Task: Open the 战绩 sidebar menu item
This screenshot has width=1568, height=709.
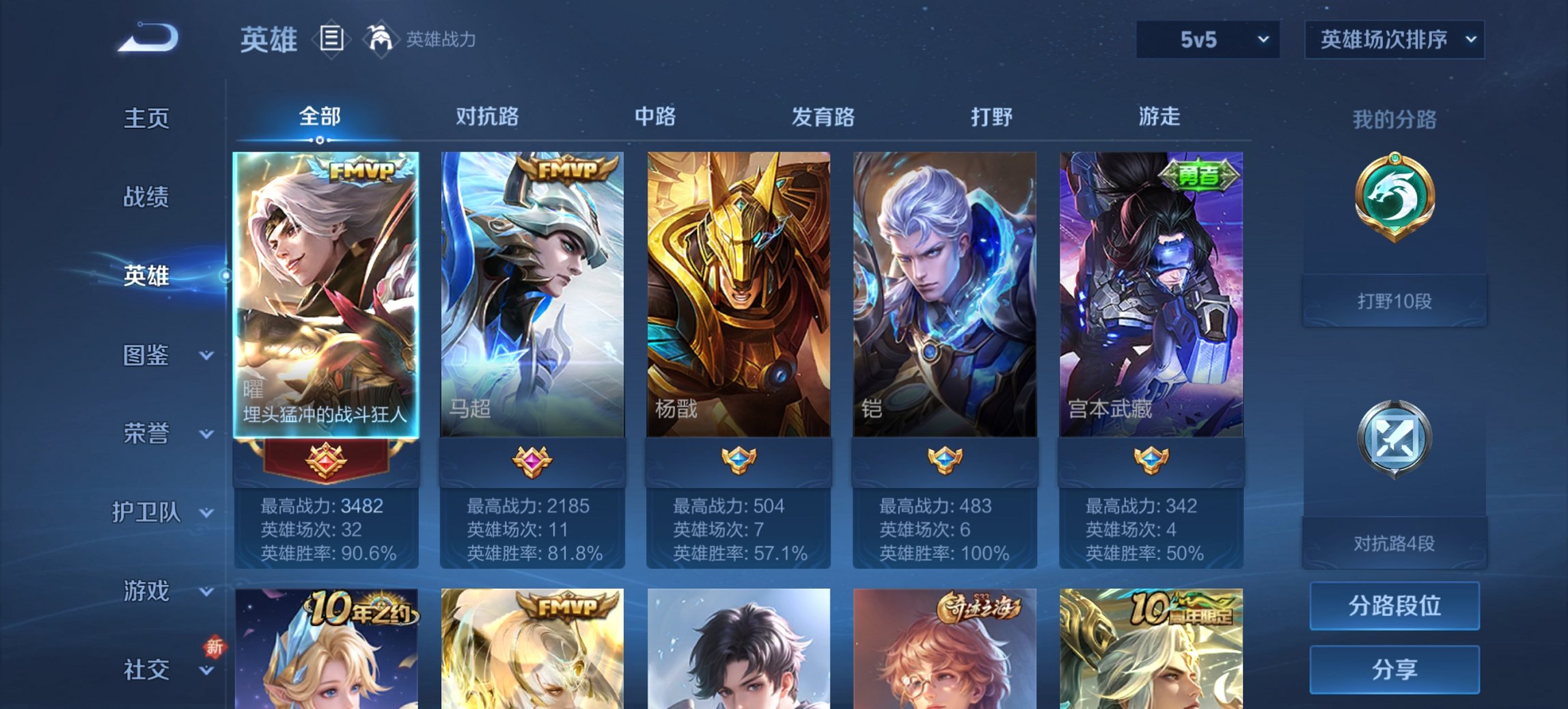Action: 148,198
